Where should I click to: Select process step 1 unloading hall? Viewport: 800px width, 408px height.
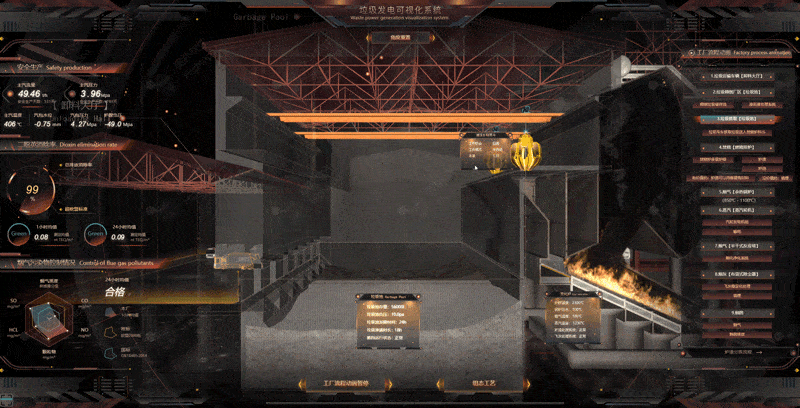(733, 75)
